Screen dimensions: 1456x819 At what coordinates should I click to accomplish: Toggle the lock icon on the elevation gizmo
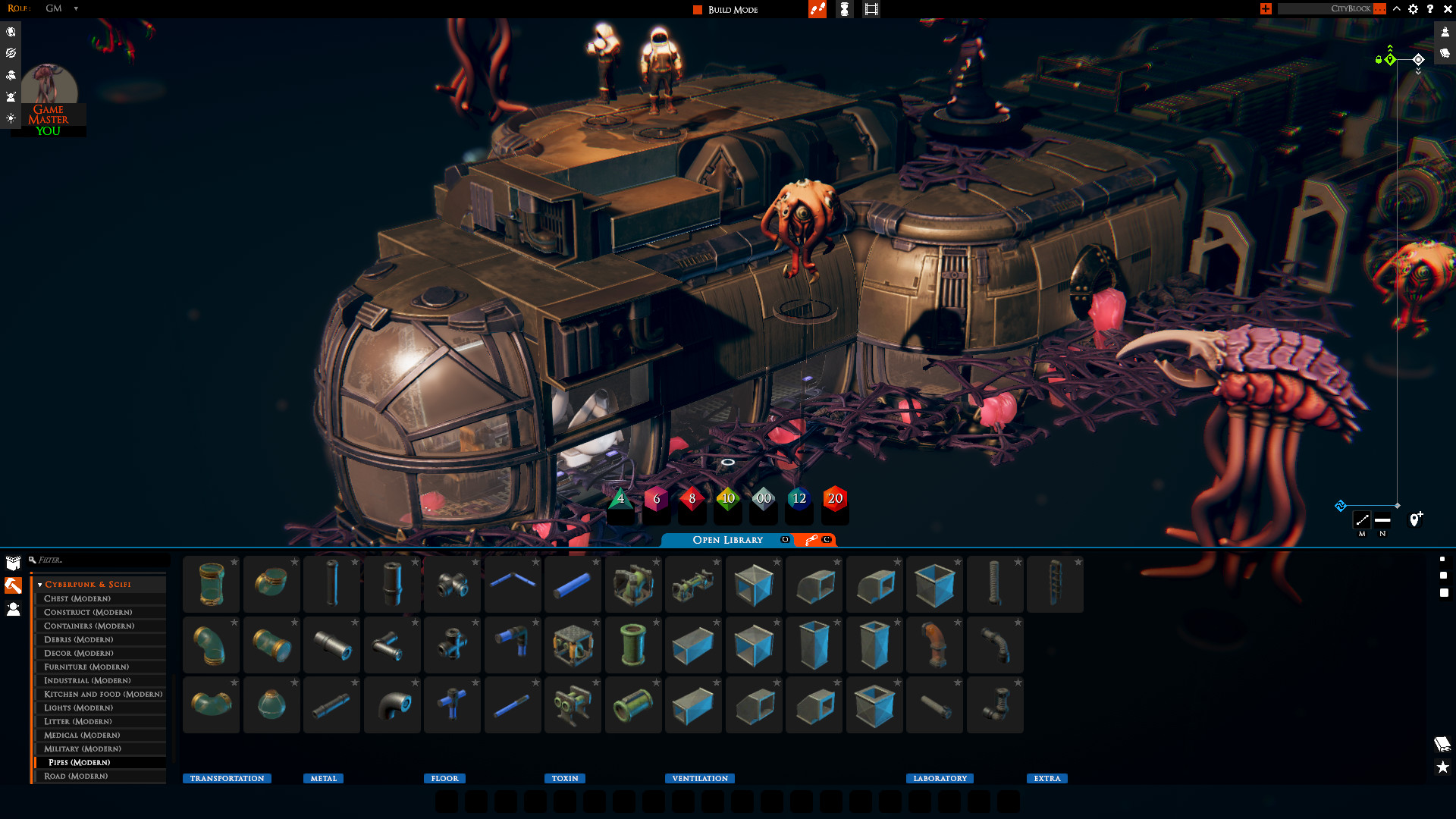(1378, 60)
